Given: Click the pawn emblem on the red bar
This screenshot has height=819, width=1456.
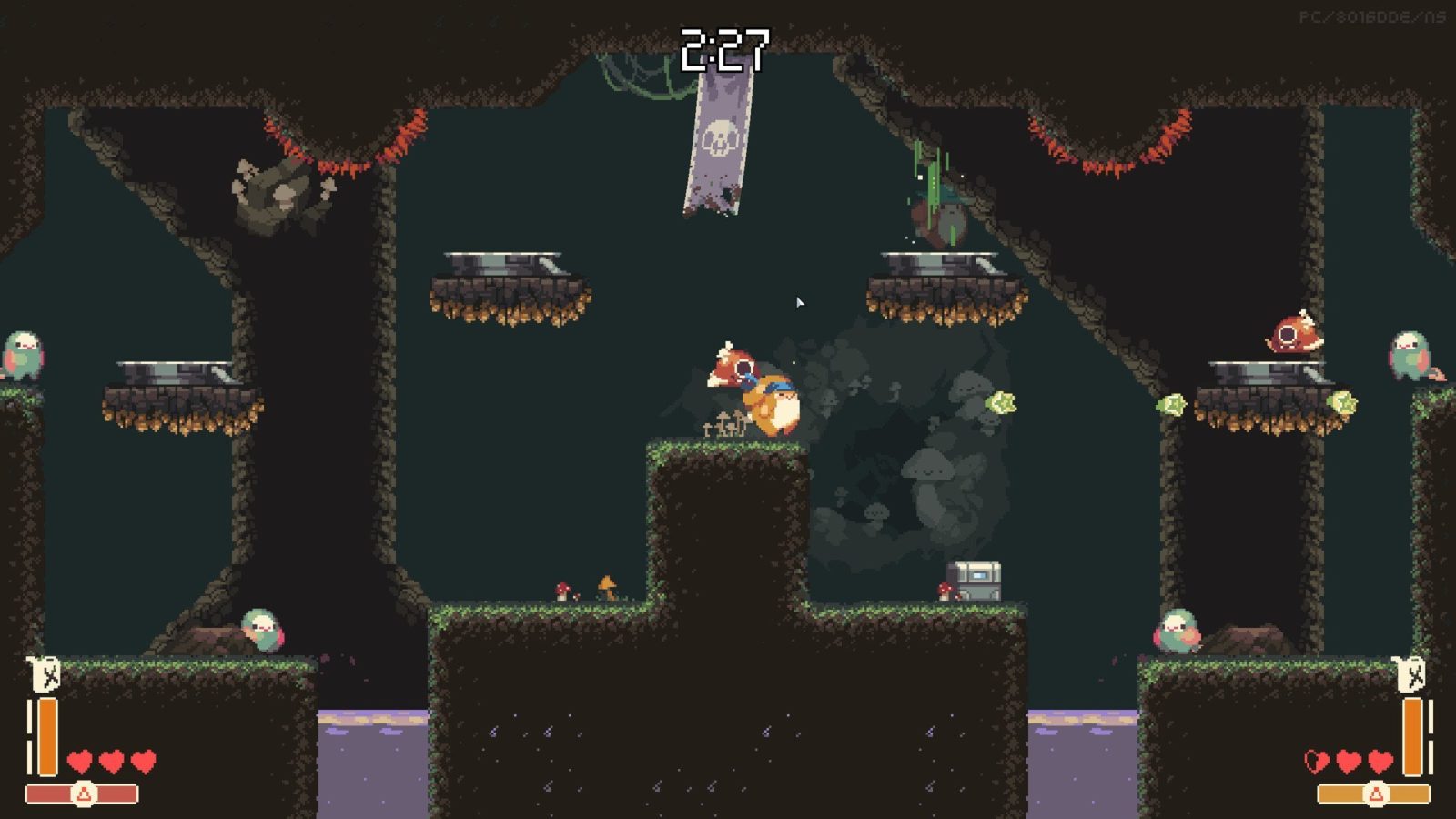Looking at the screenshot, I should (84, 794).
